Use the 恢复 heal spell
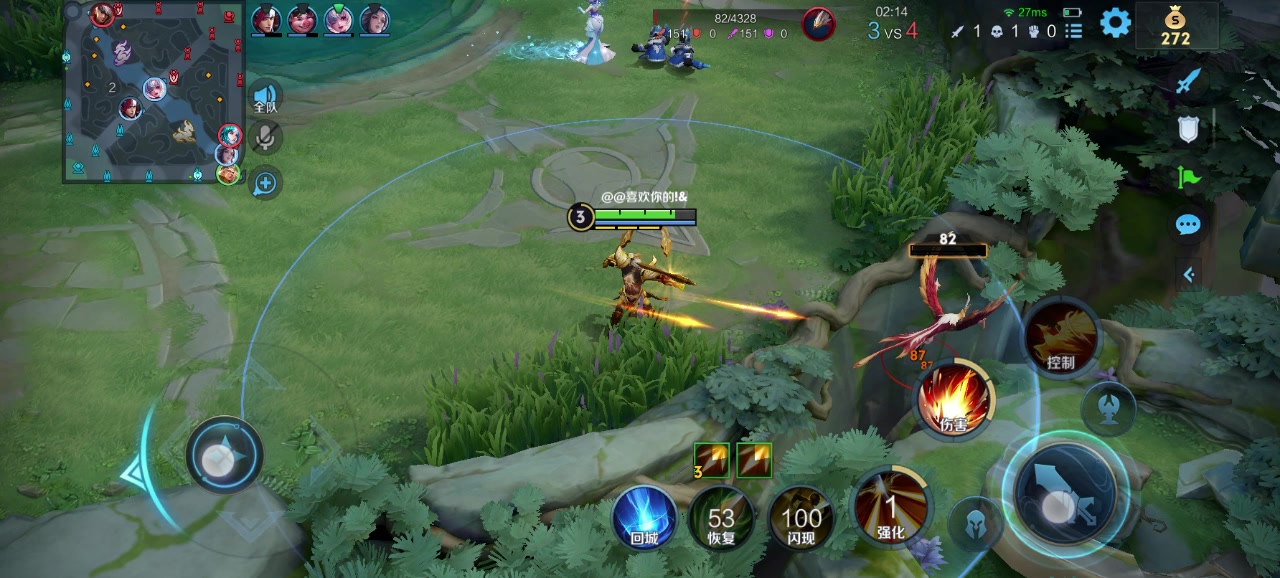This screenshot has height=578, width=1280. click(x=722, y=519)
